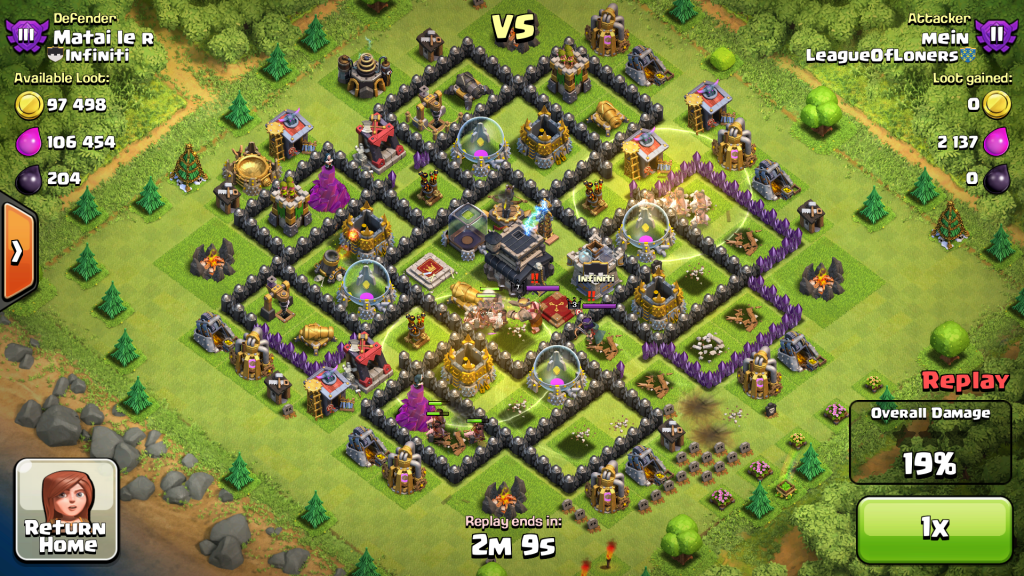The height and width of the screenshot is (576, 1024).
Task: Return Home from the replay
Action: click(67, 510)
